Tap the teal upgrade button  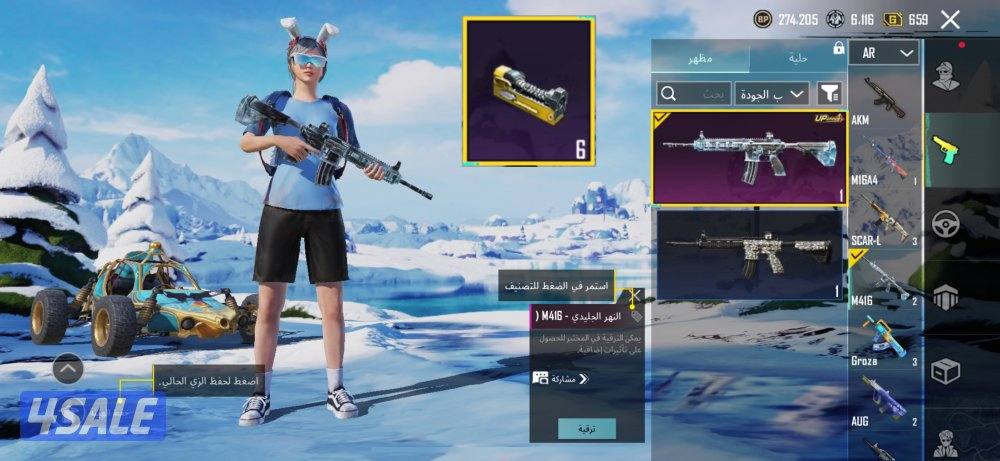pos(587,428)
